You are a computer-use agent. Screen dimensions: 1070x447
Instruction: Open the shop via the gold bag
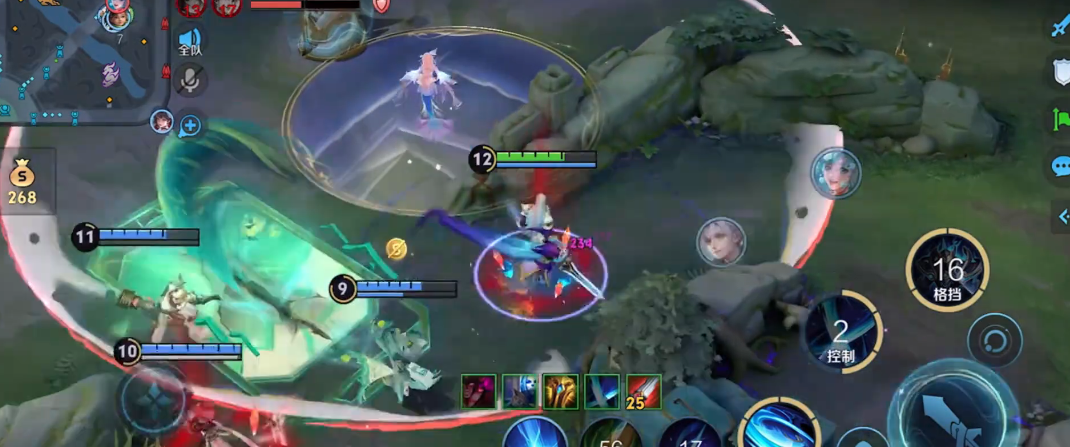tap(22, 181)
